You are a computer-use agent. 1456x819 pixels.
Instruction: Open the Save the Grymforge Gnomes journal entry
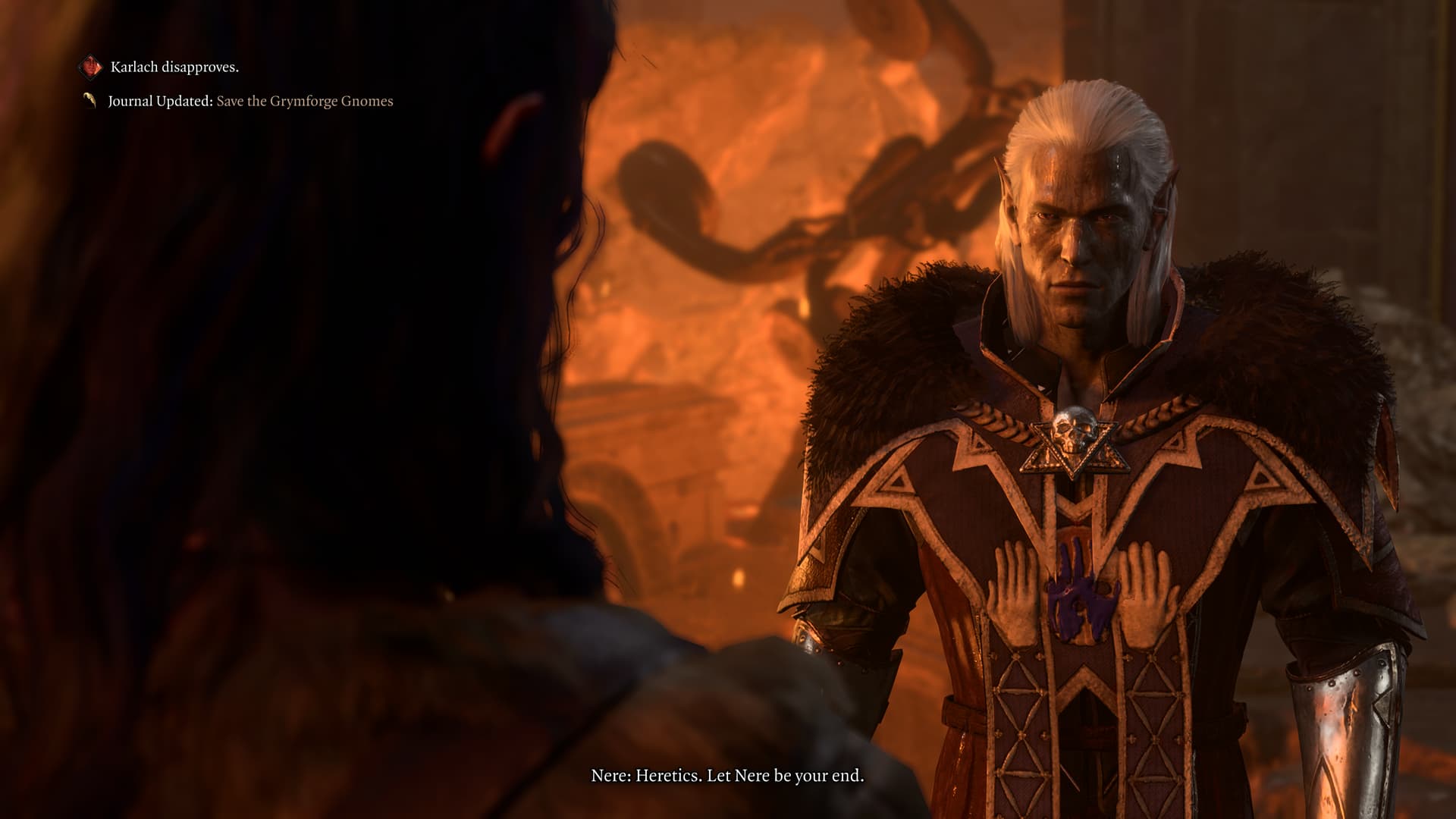pyautogui.click(x=304, y=101)
